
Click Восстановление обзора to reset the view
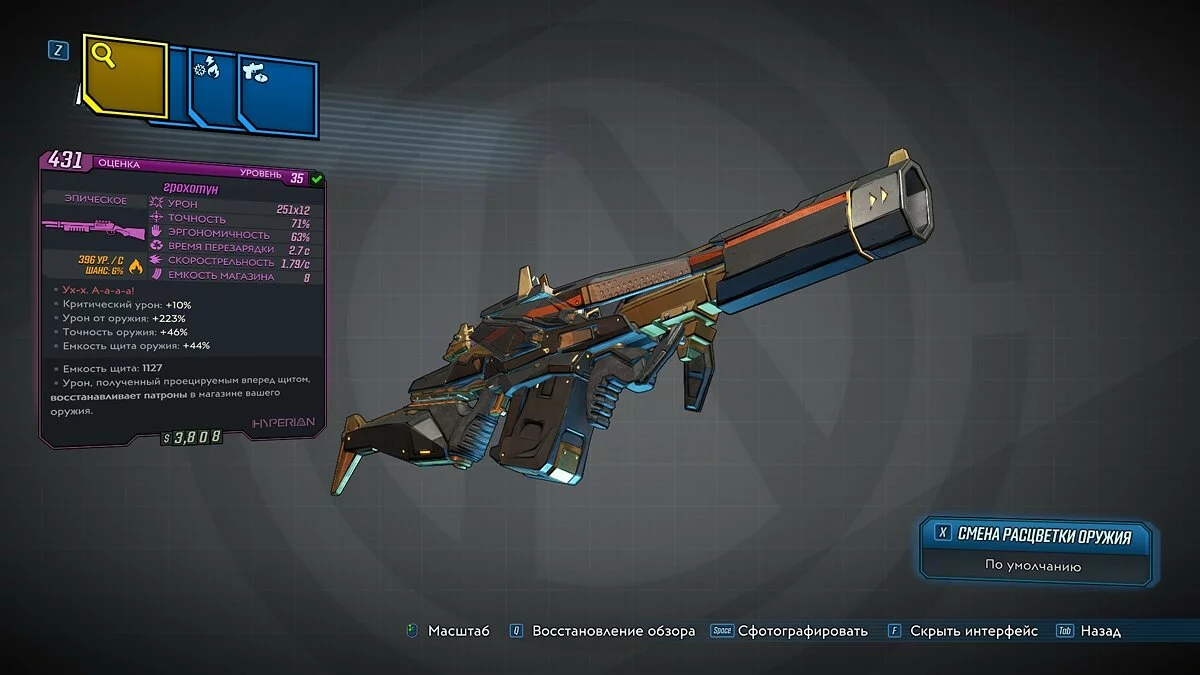(x=613, y=631)
